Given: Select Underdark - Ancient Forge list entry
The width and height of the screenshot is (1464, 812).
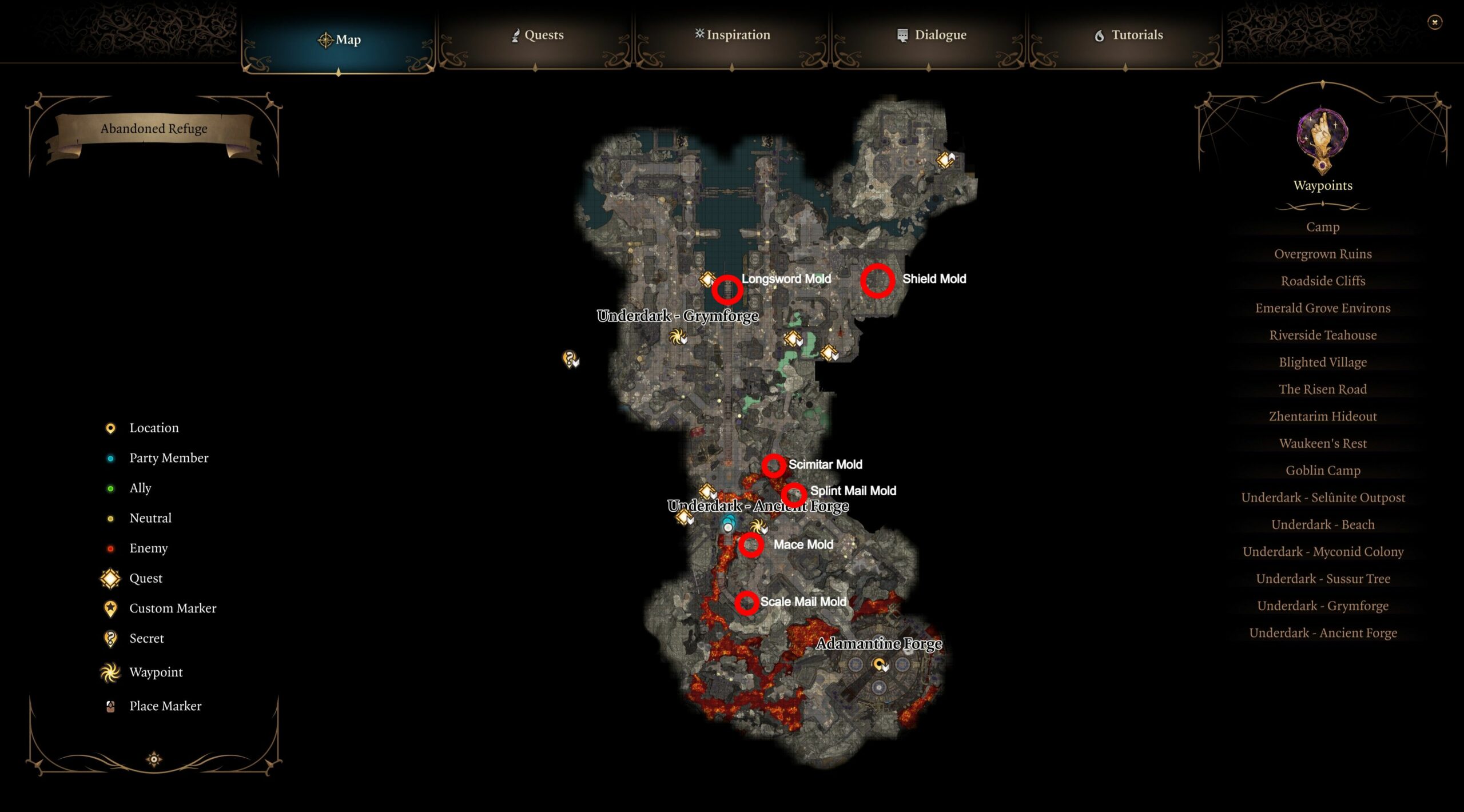Looking at the screenshot, I should tap(1322, 633).
